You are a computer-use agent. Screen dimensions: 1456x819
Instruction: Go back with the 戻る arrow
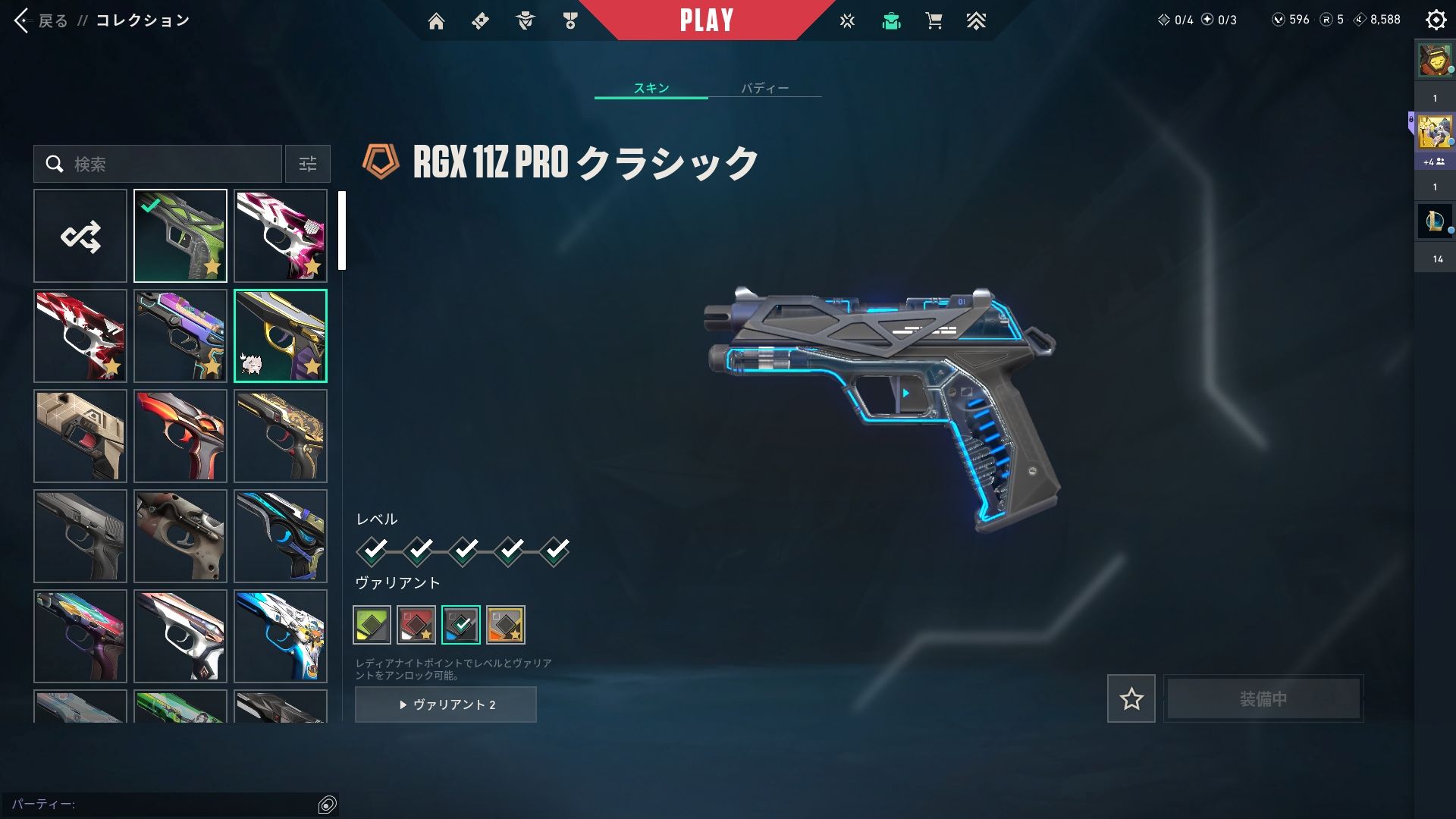click(x=23, y=20)
